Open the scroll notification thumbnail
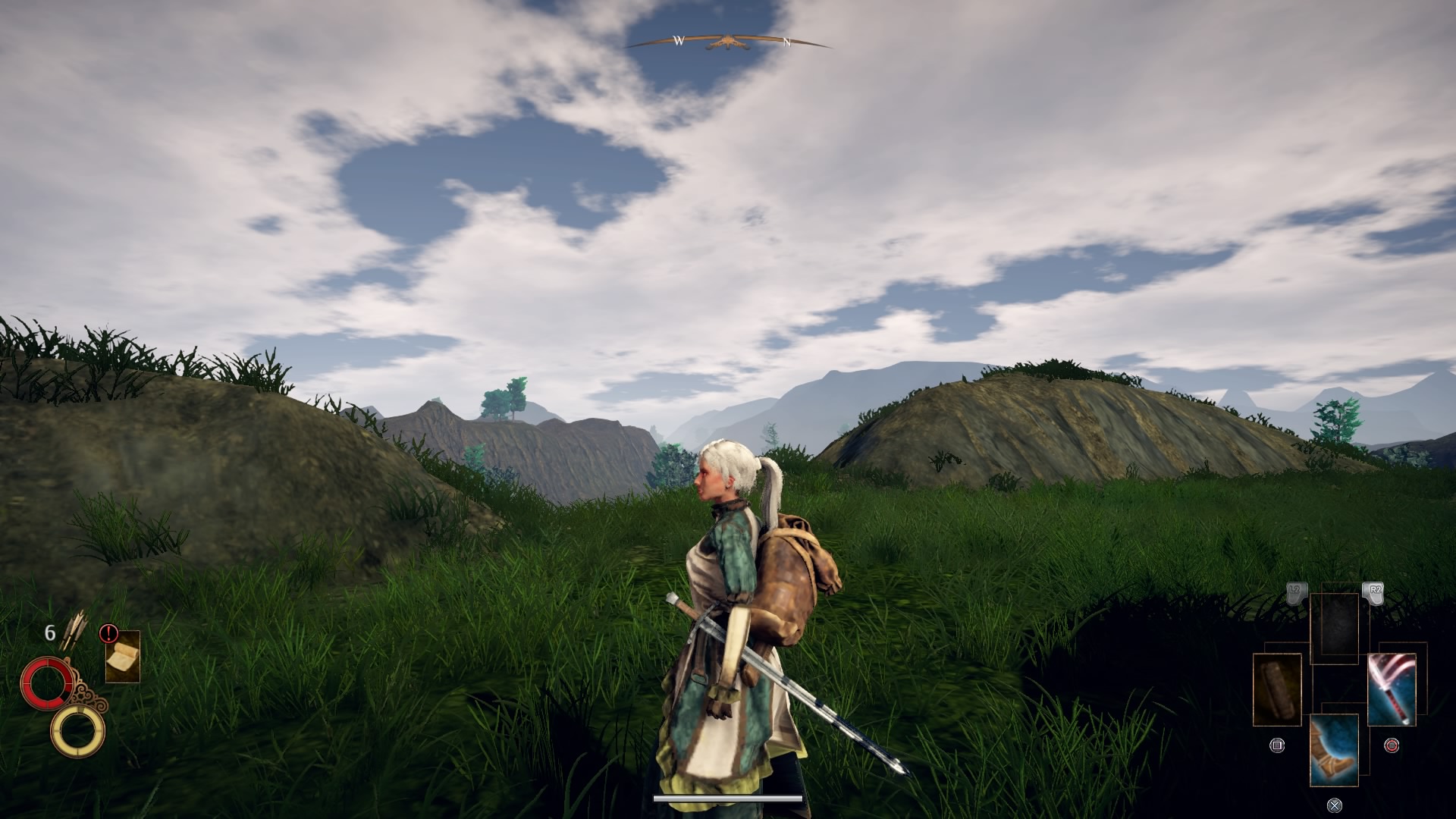 click(123, 657)
